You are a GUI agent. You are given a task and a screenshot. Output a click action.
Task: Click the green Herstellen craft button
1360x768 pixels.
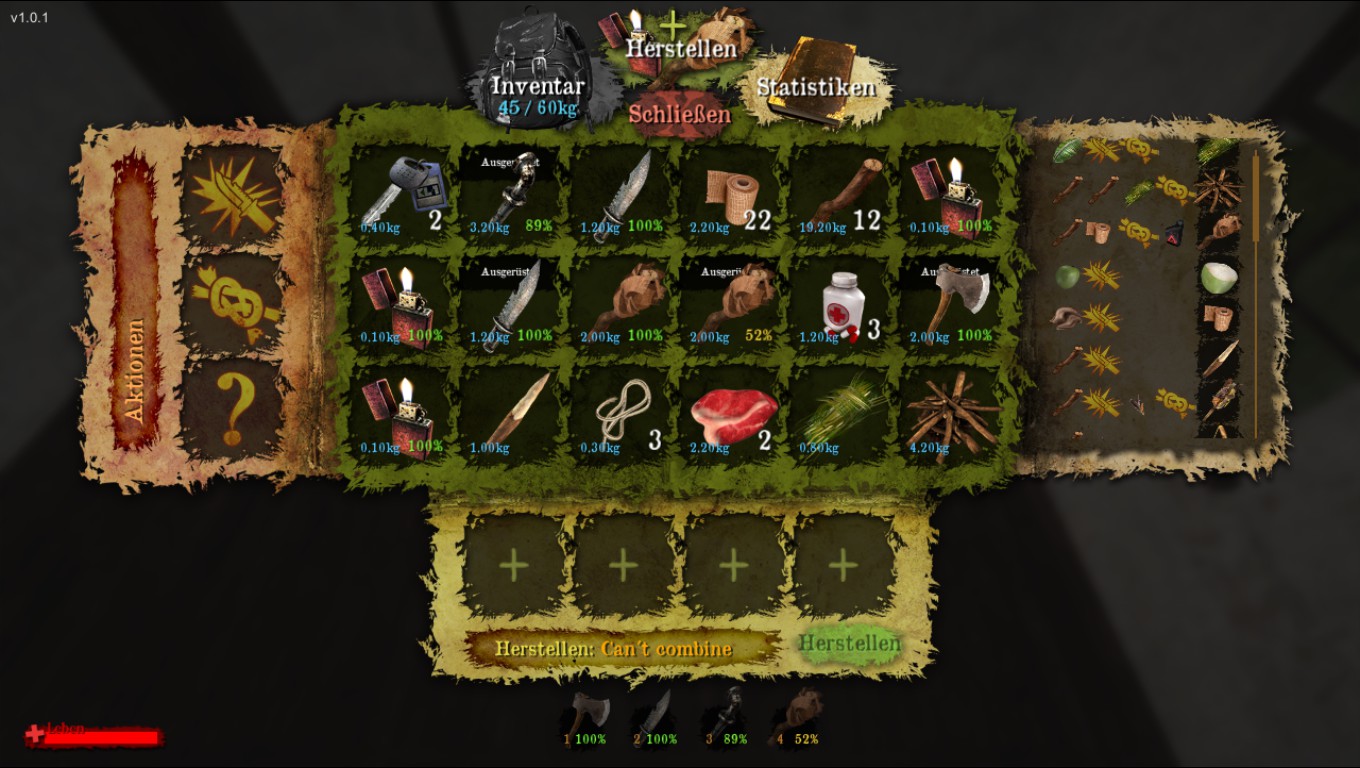849,644
